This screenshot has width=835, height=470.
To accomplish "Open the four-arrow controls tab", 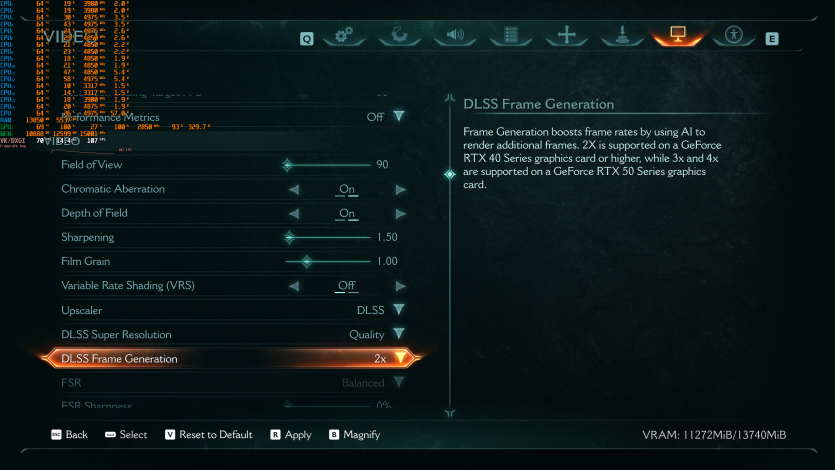I will click(567, 36).
